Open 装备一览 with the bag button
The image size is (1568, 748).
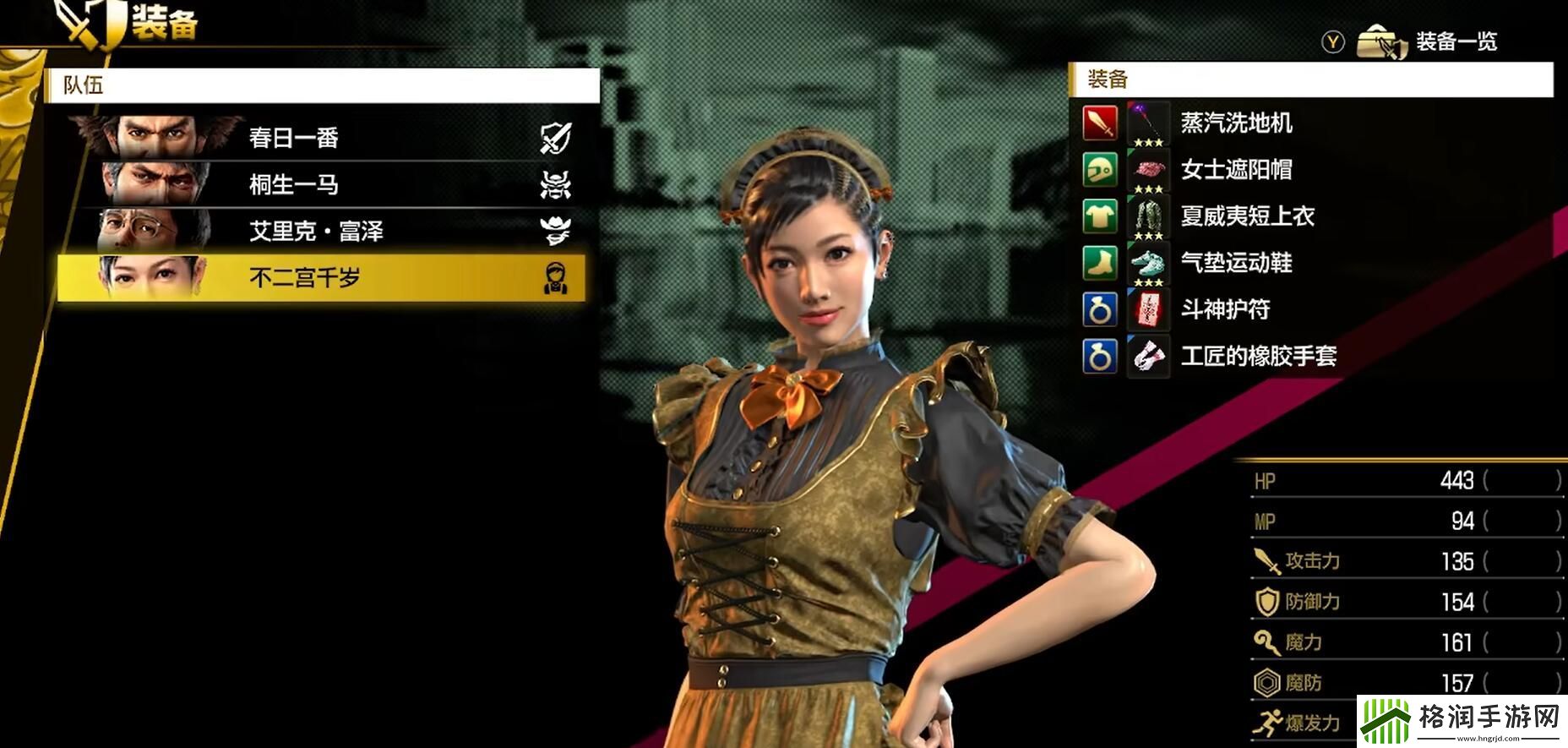tap(1384, 41)
